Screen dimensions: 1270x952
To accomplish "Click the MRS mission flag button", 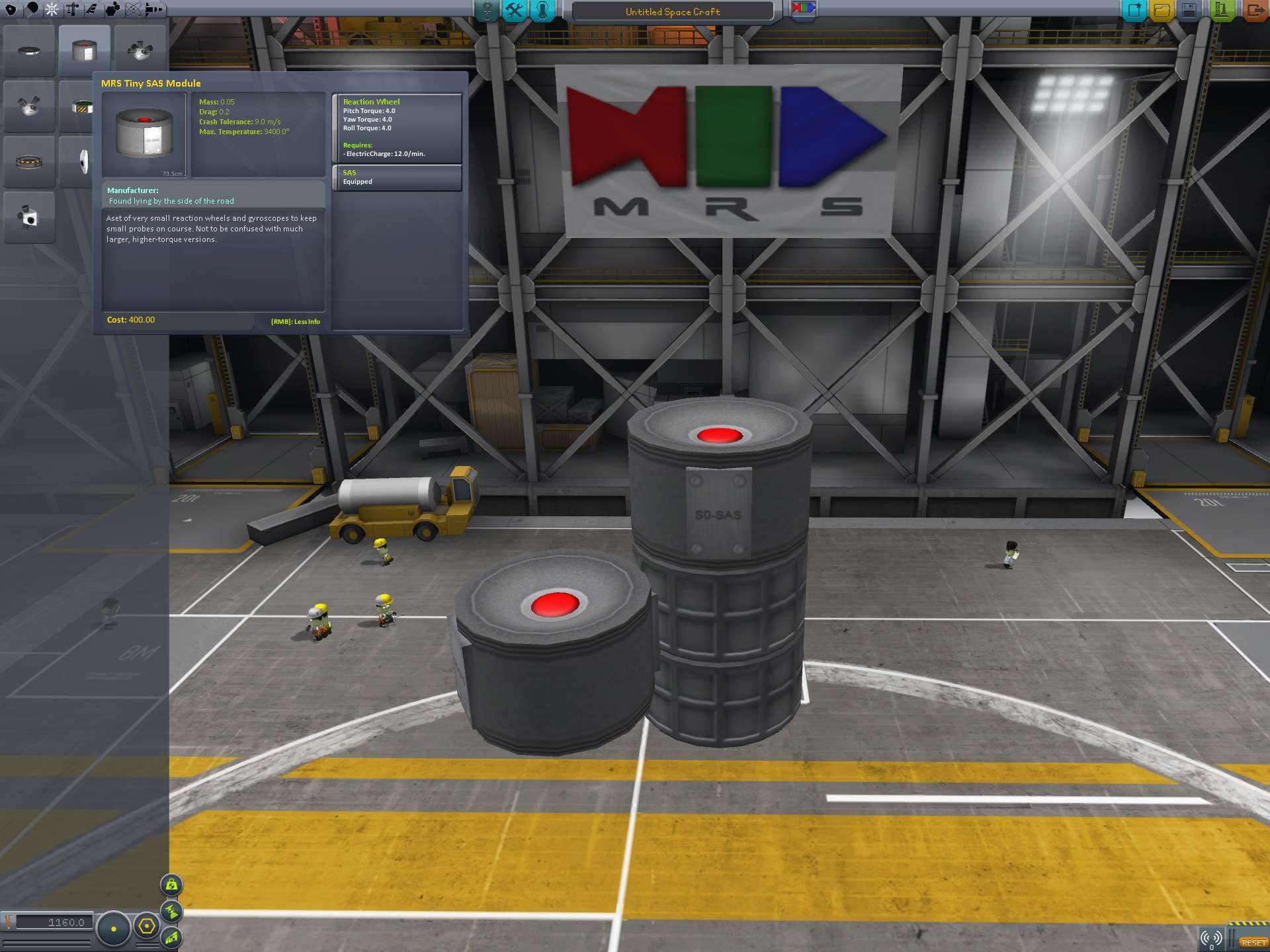I will click(803, 9).
